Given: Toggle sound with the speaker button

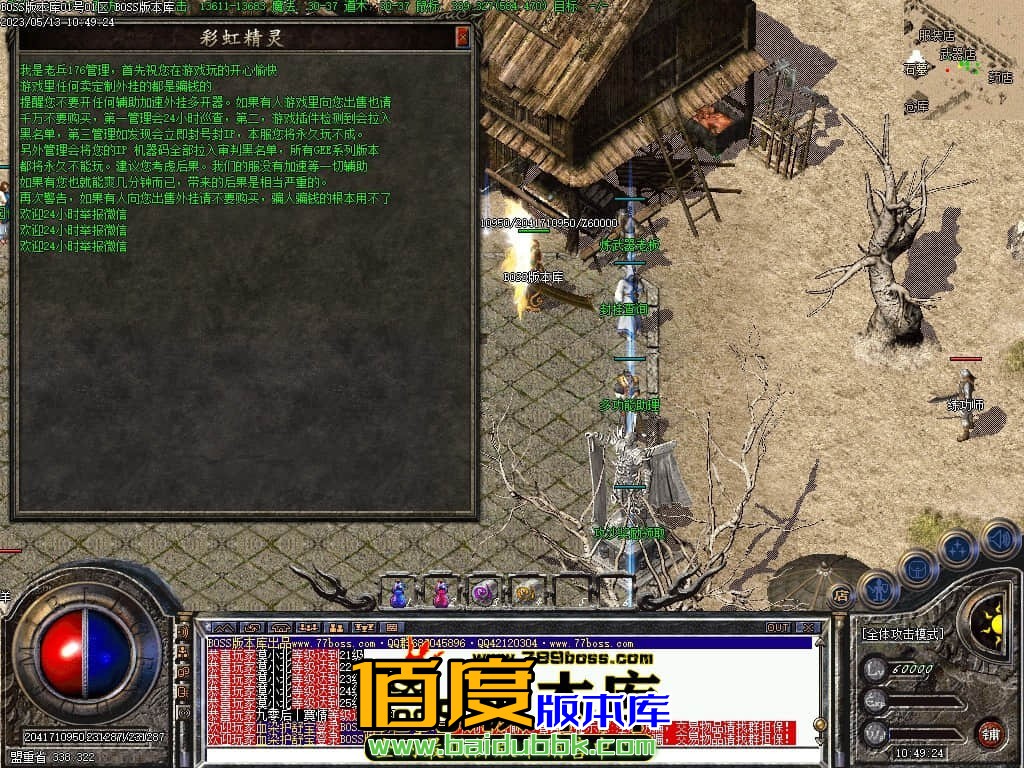Looking at the screenshot, I should click(x=999, y=540).
